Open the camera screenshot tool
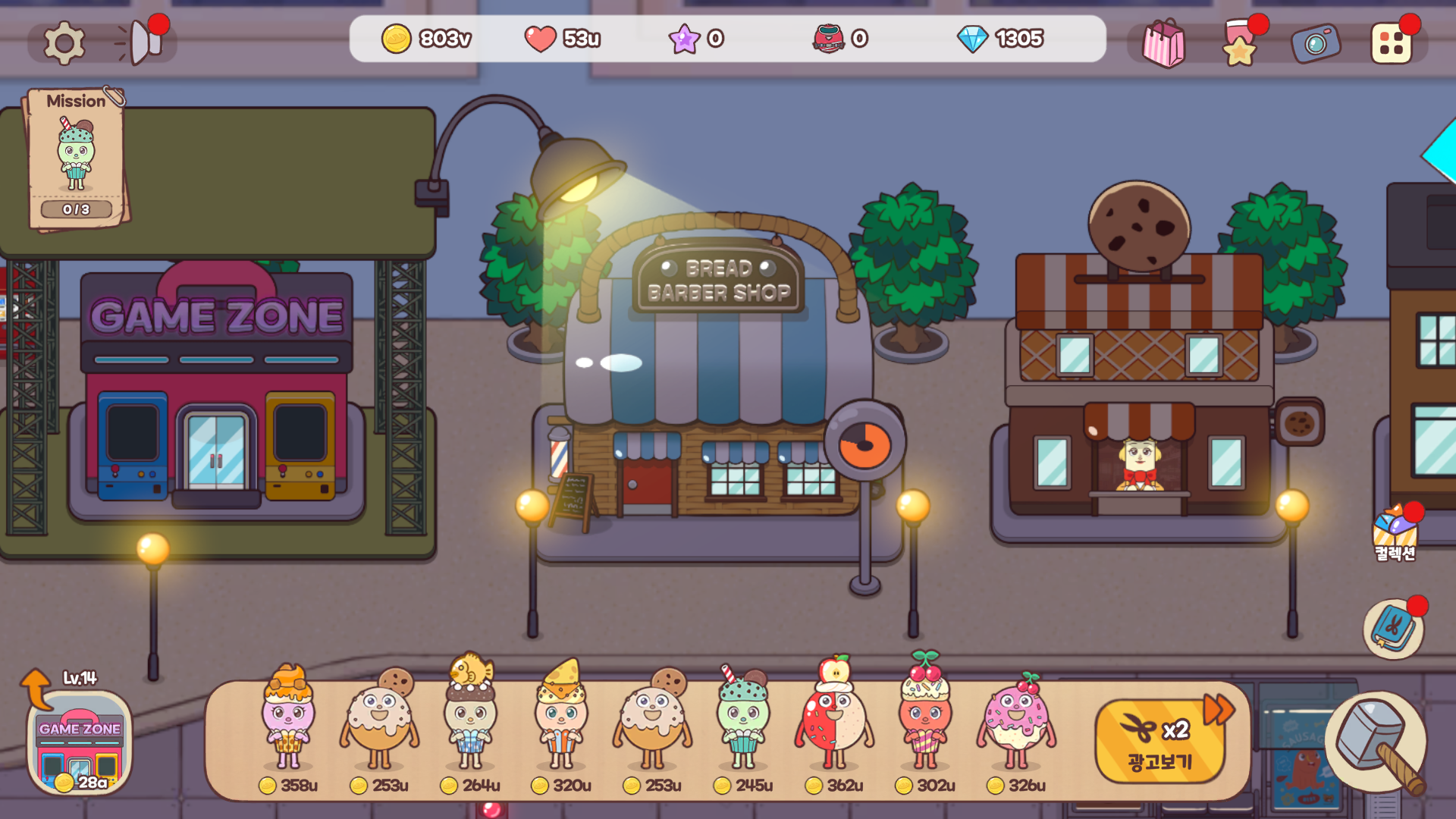 [x=1316, y=42]
